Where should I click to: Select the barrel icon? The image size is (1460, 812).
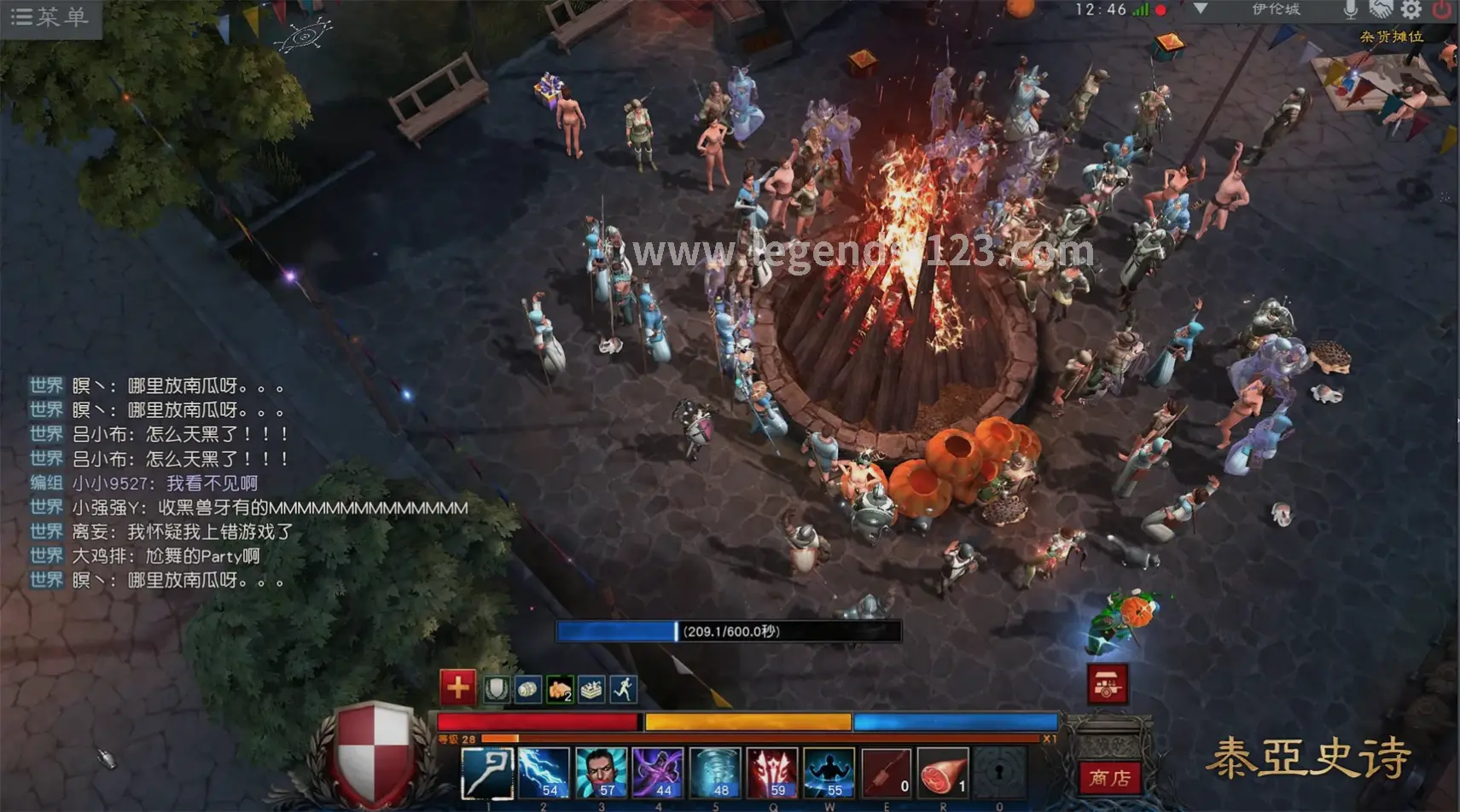[528, 689]
